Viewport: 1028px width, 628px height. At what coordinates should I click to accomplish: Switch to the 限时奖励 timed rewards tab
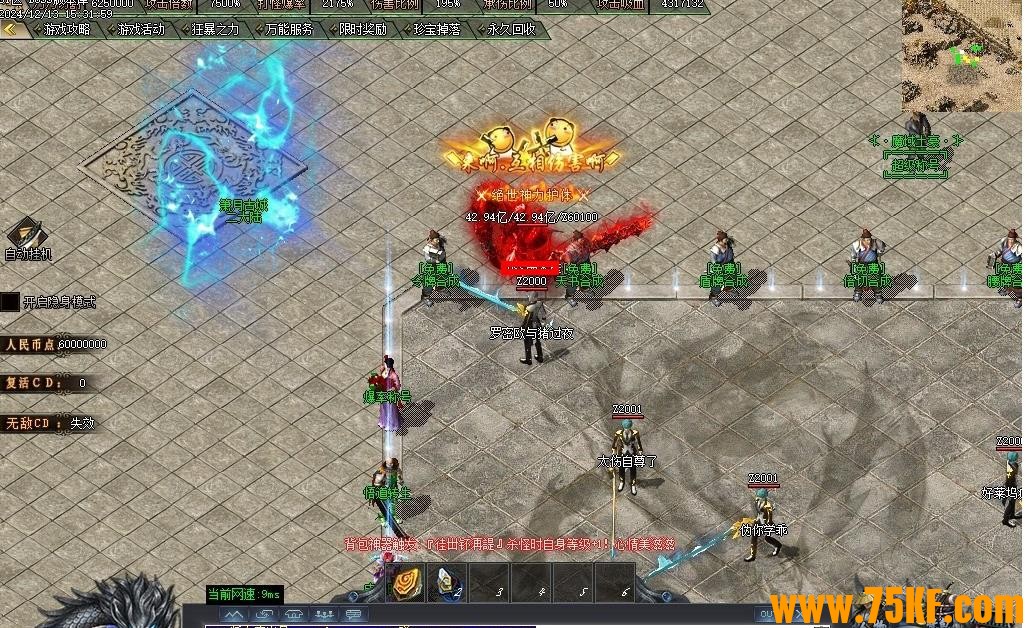[x=363, y=30]
